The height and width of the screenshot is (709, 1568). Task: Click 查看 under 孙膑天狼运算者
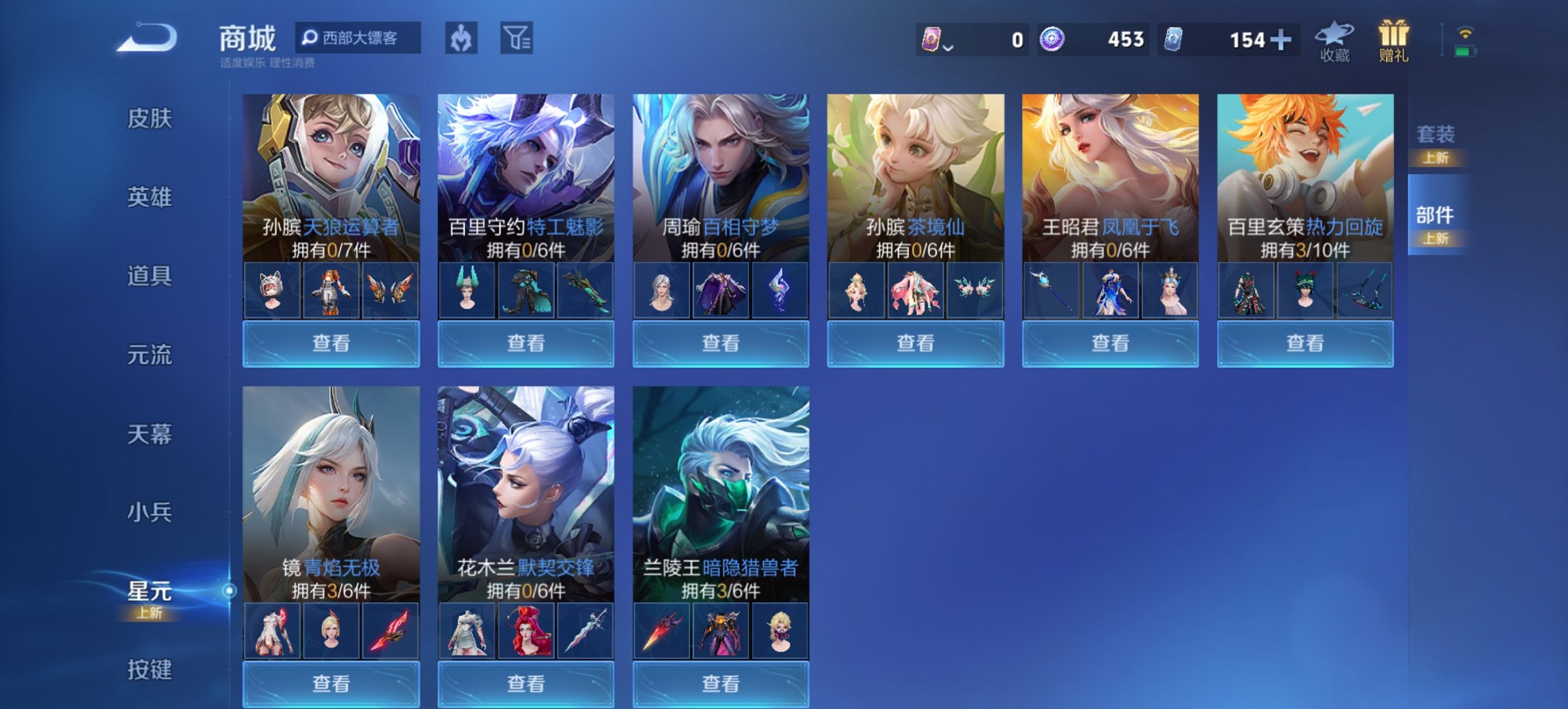tap(330, 343)
